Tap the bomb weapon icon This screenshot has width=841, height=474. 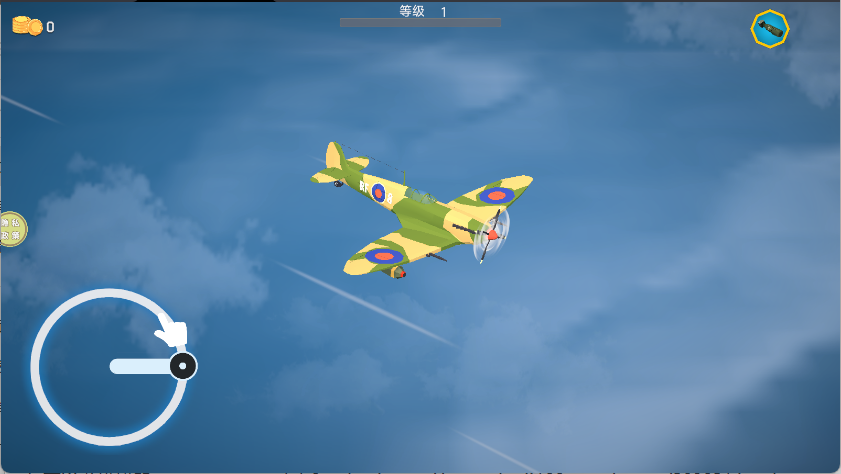(770, 29)
